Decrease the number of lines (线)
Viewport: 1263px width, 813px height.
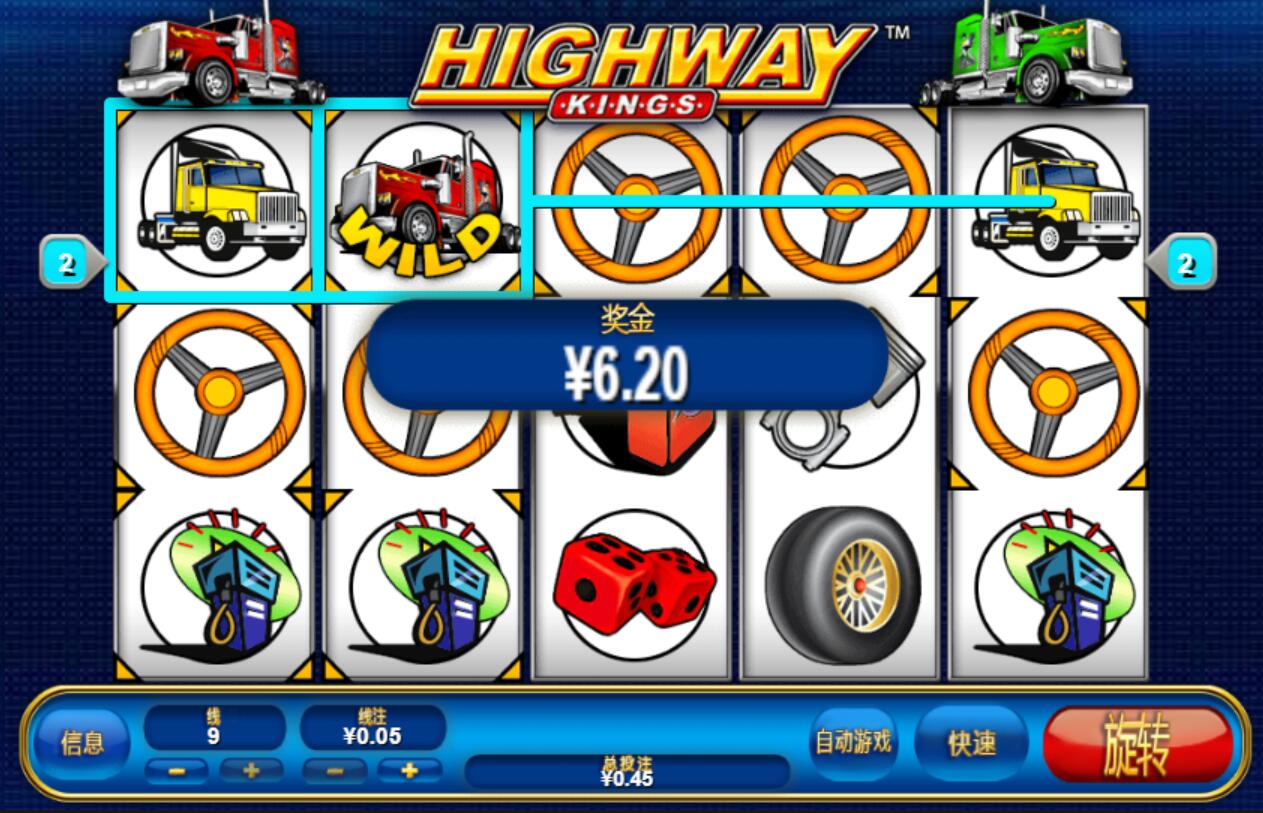tap(176, 771)
